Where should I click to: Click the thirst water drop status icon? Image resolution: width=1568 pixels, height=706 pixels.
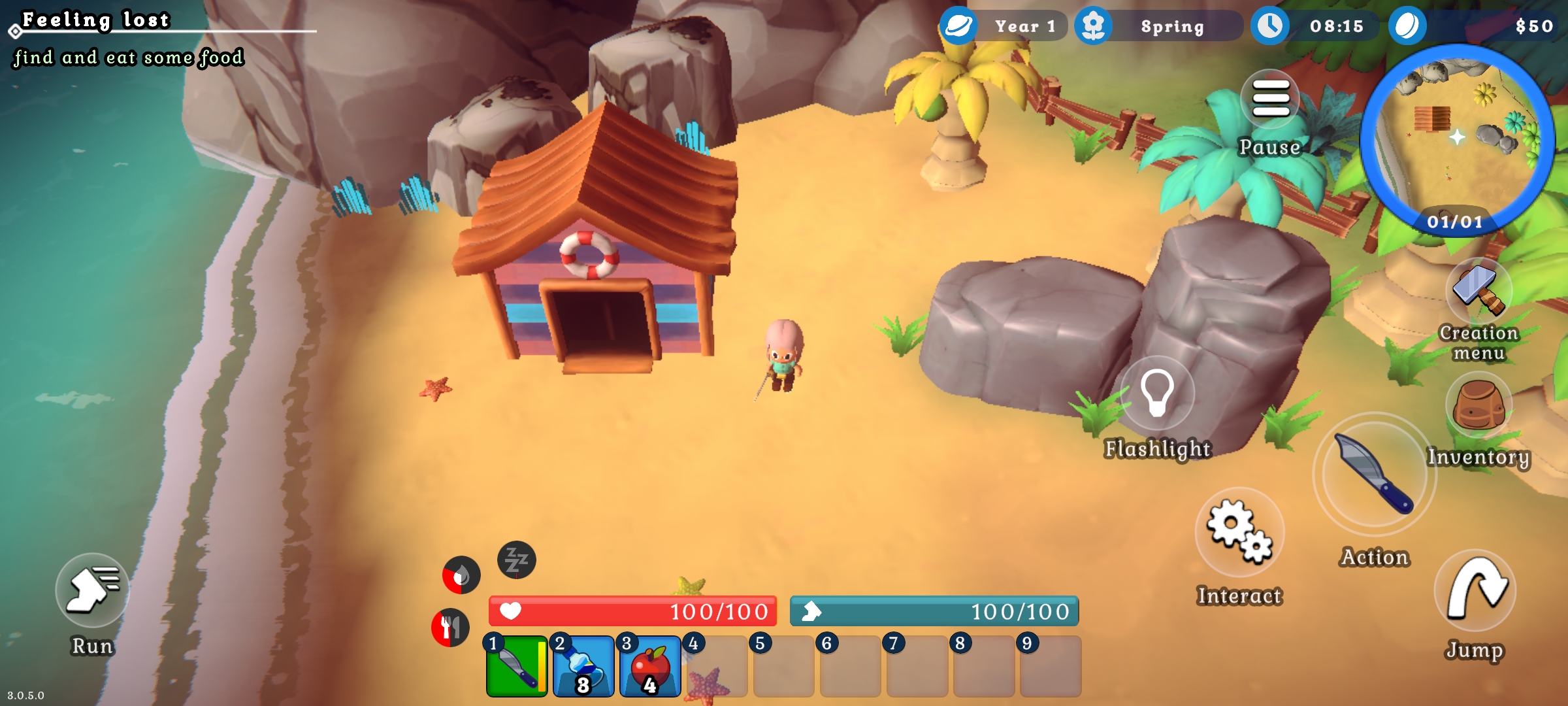[461, 576]
